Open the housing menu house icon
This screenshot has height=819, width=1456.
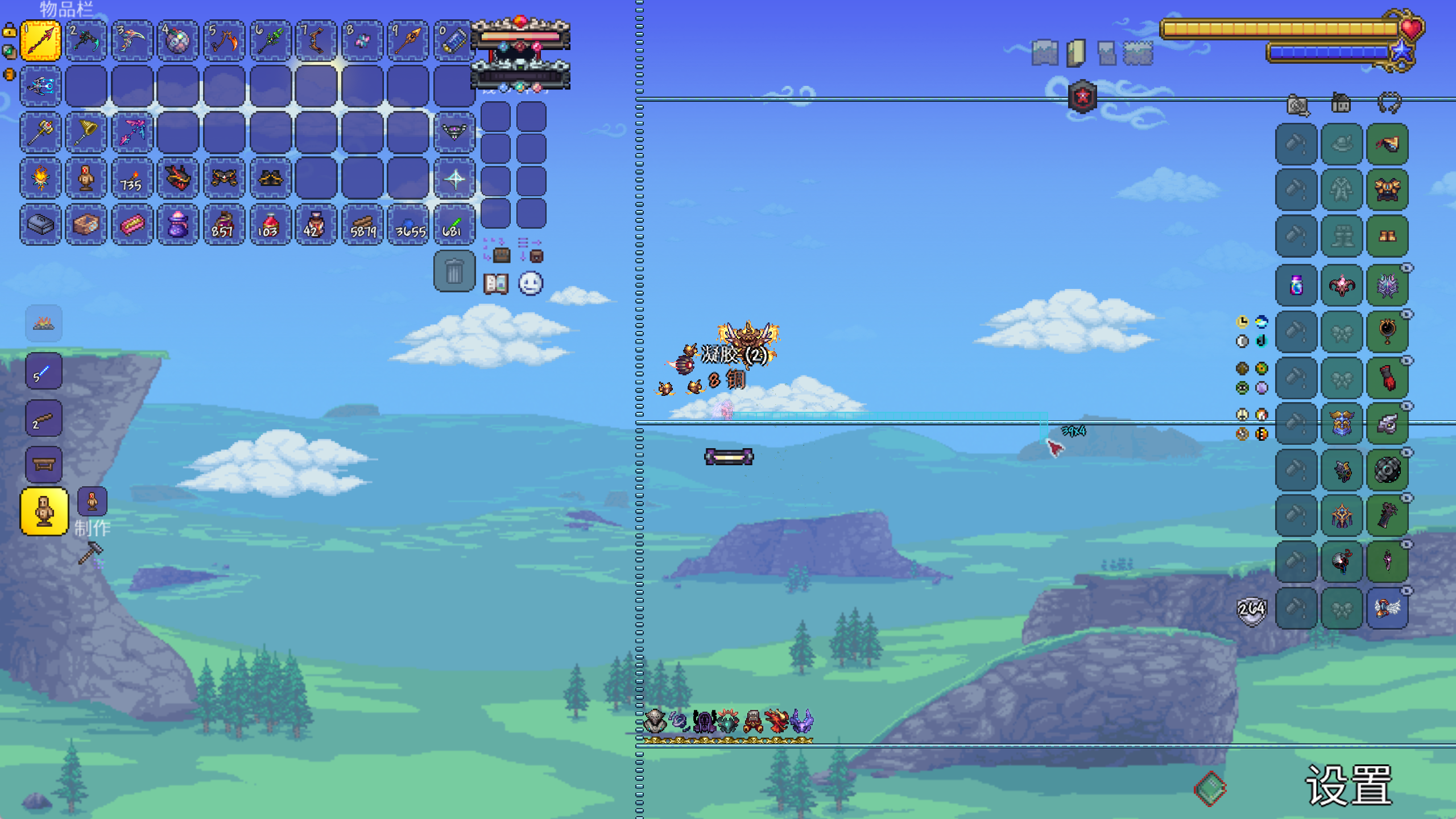pyautogui.click(x=1341, y=104)
